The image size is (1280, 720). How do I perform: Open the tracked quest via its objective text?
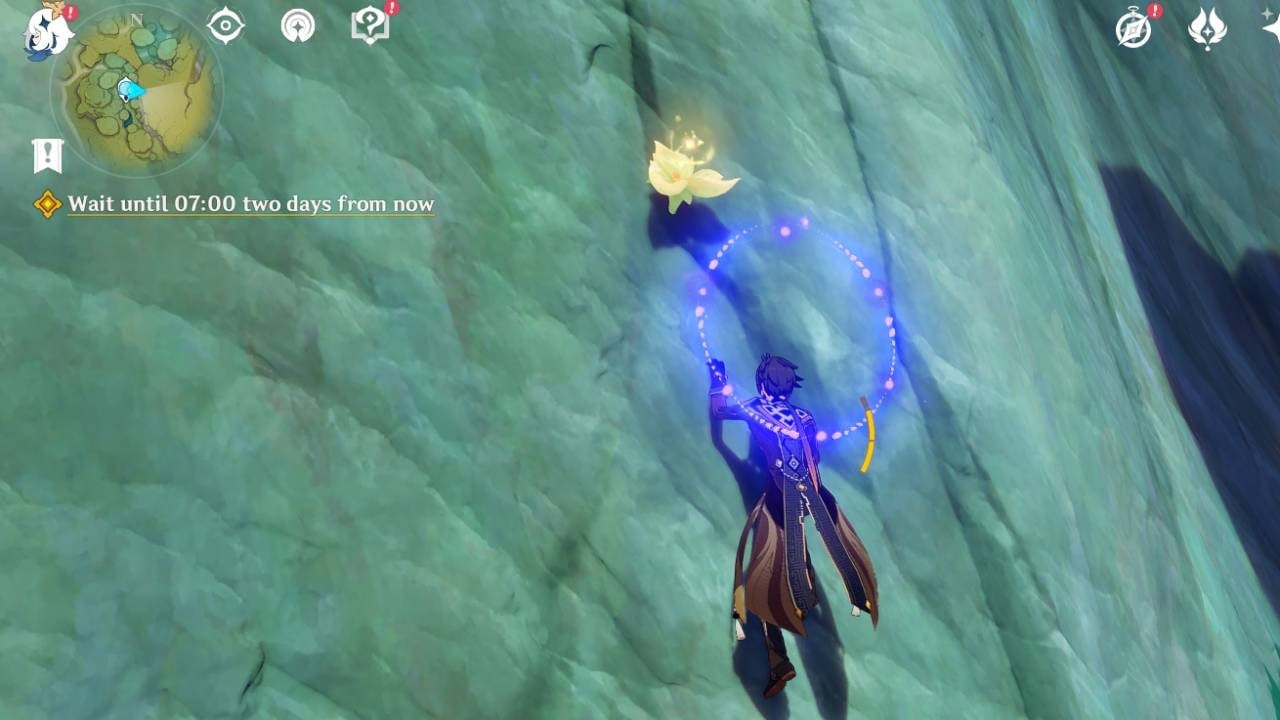point(250,203)
